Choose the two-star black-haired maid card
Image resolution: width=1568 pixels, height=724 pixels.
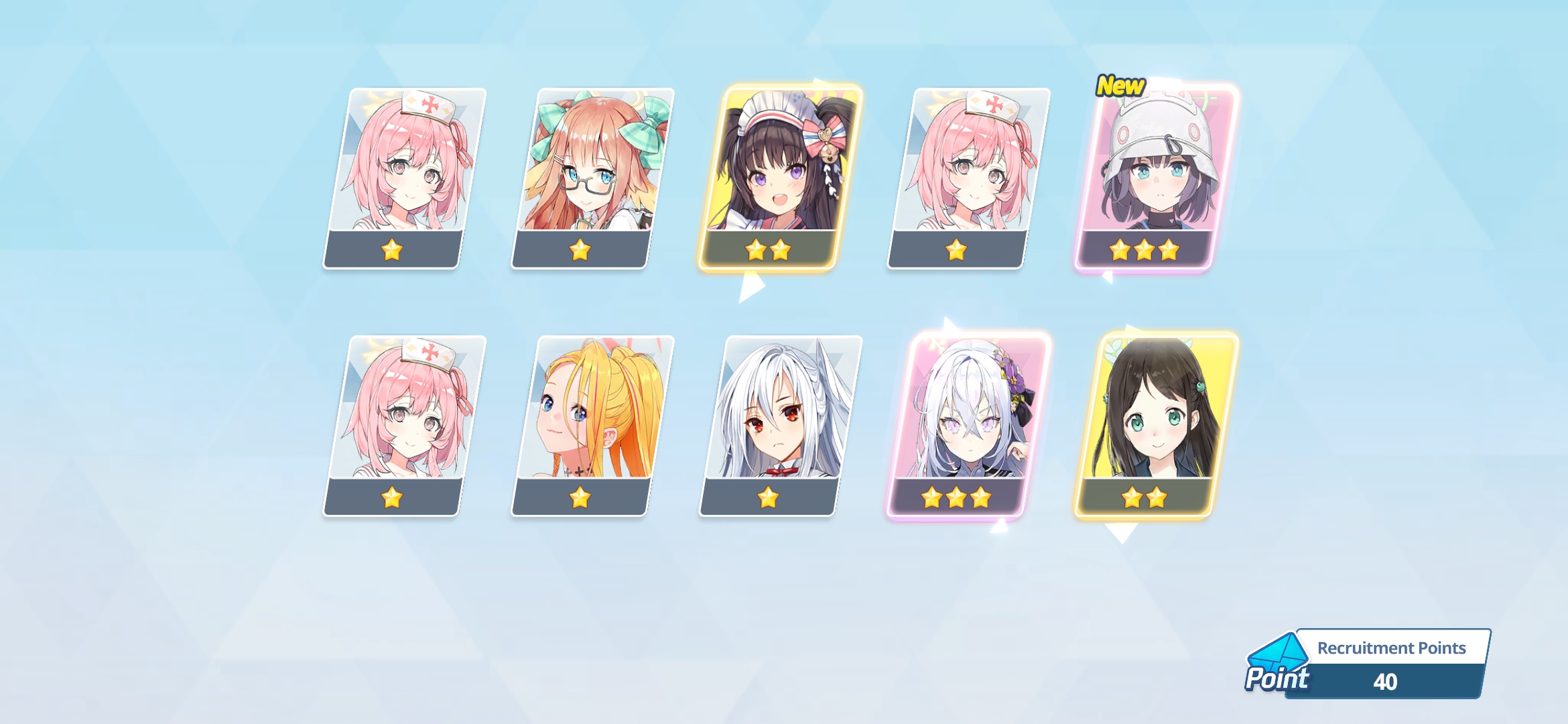[x=781, y=178]
